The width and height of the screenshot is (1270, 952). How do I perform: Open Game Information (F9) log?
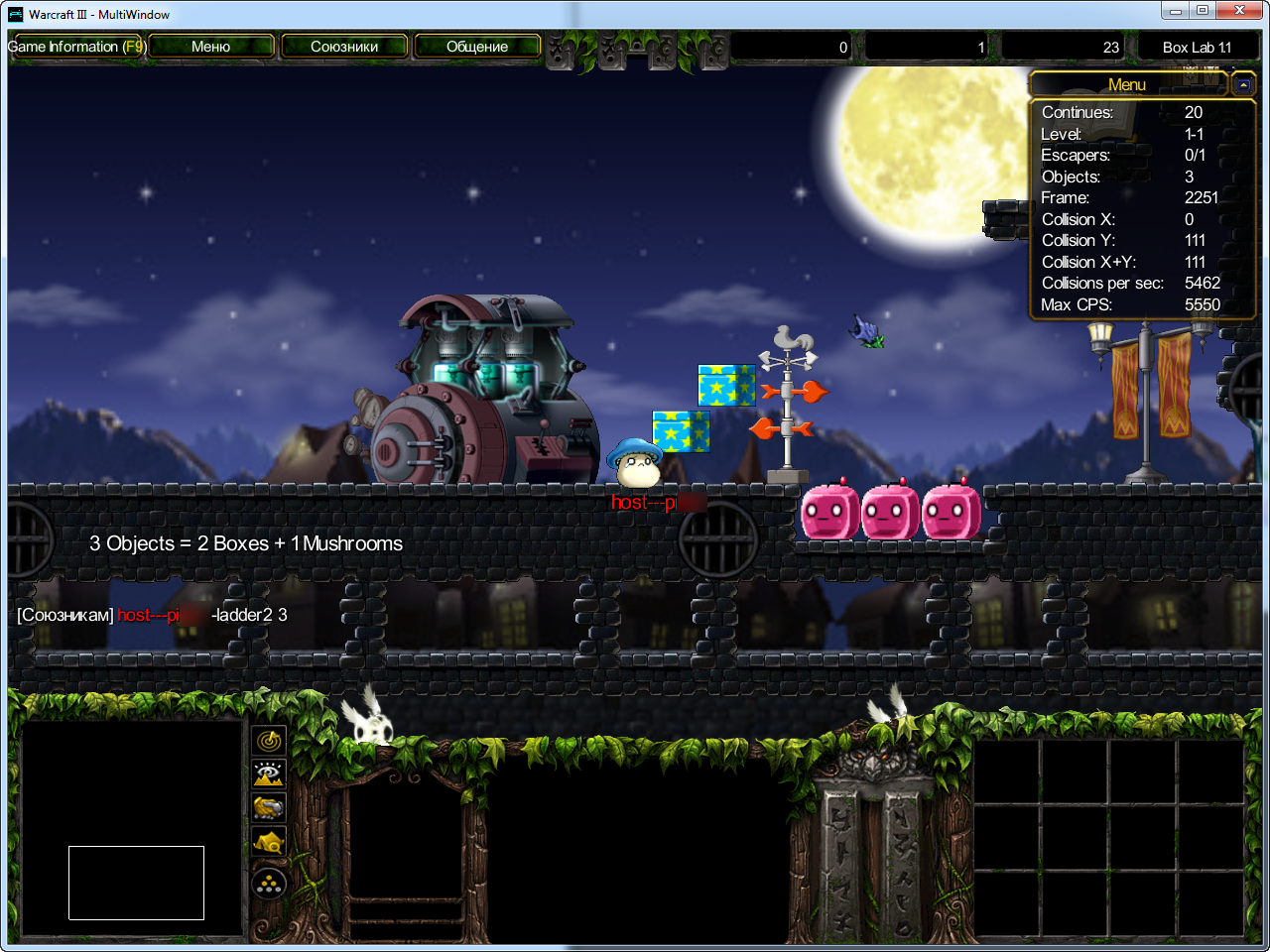click(76, 47)
